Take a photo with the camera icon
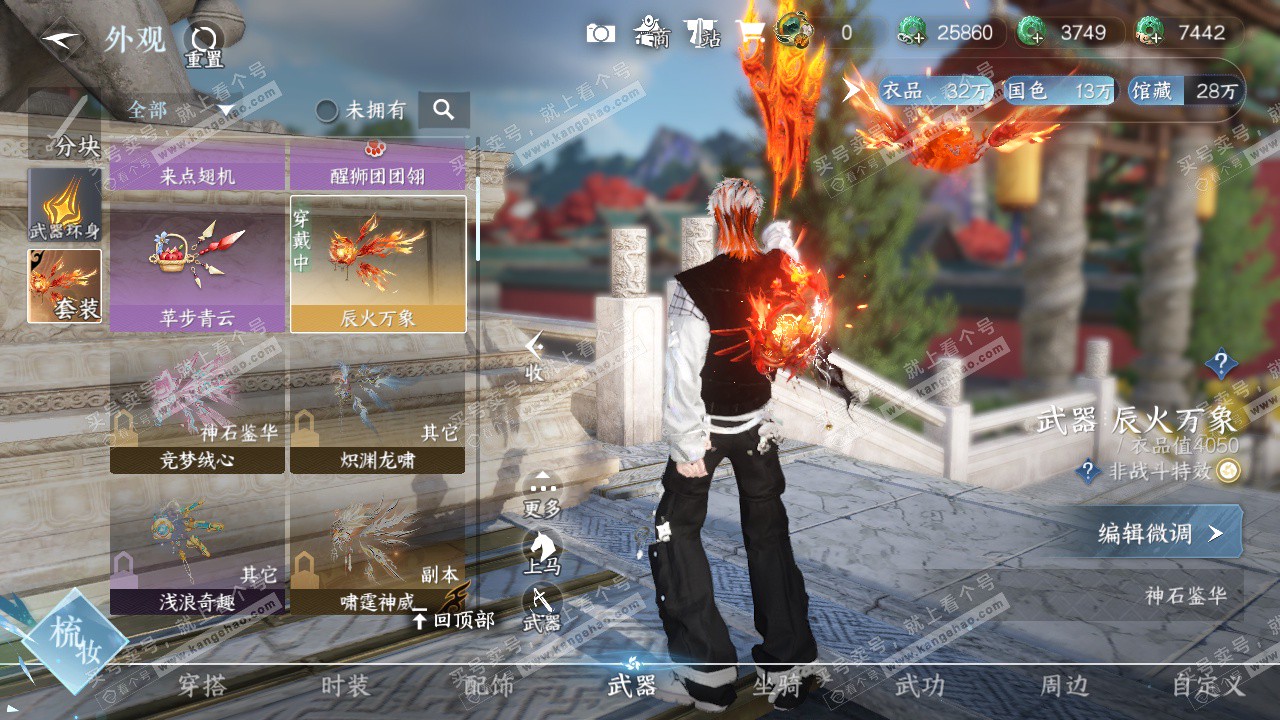 point(601,33)
